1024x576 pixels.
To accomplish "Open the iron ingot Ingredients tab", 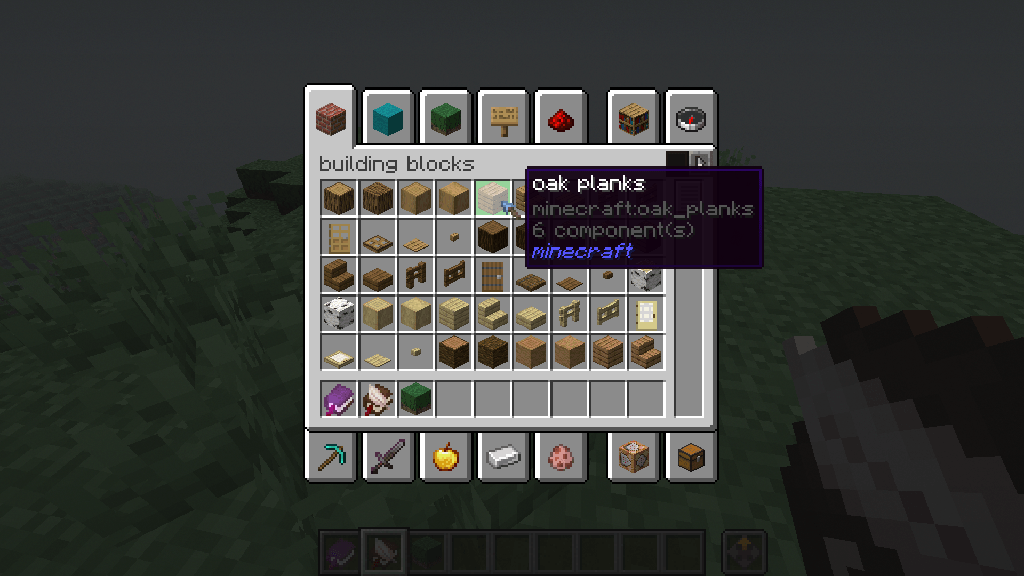I will click(502, 458).
